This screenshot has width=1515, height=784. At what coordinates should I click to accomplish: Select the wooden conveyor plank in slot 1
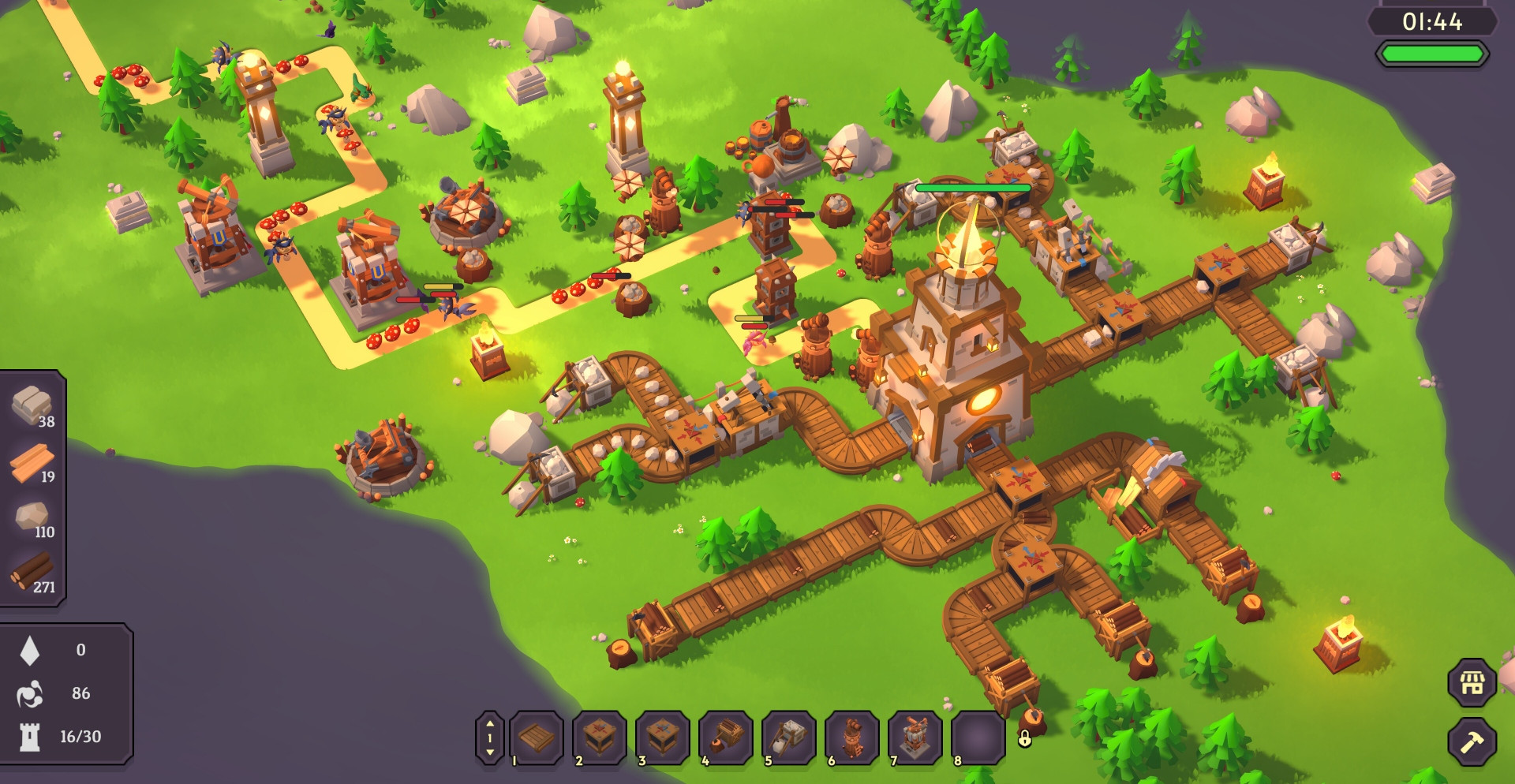pos(537,738)
